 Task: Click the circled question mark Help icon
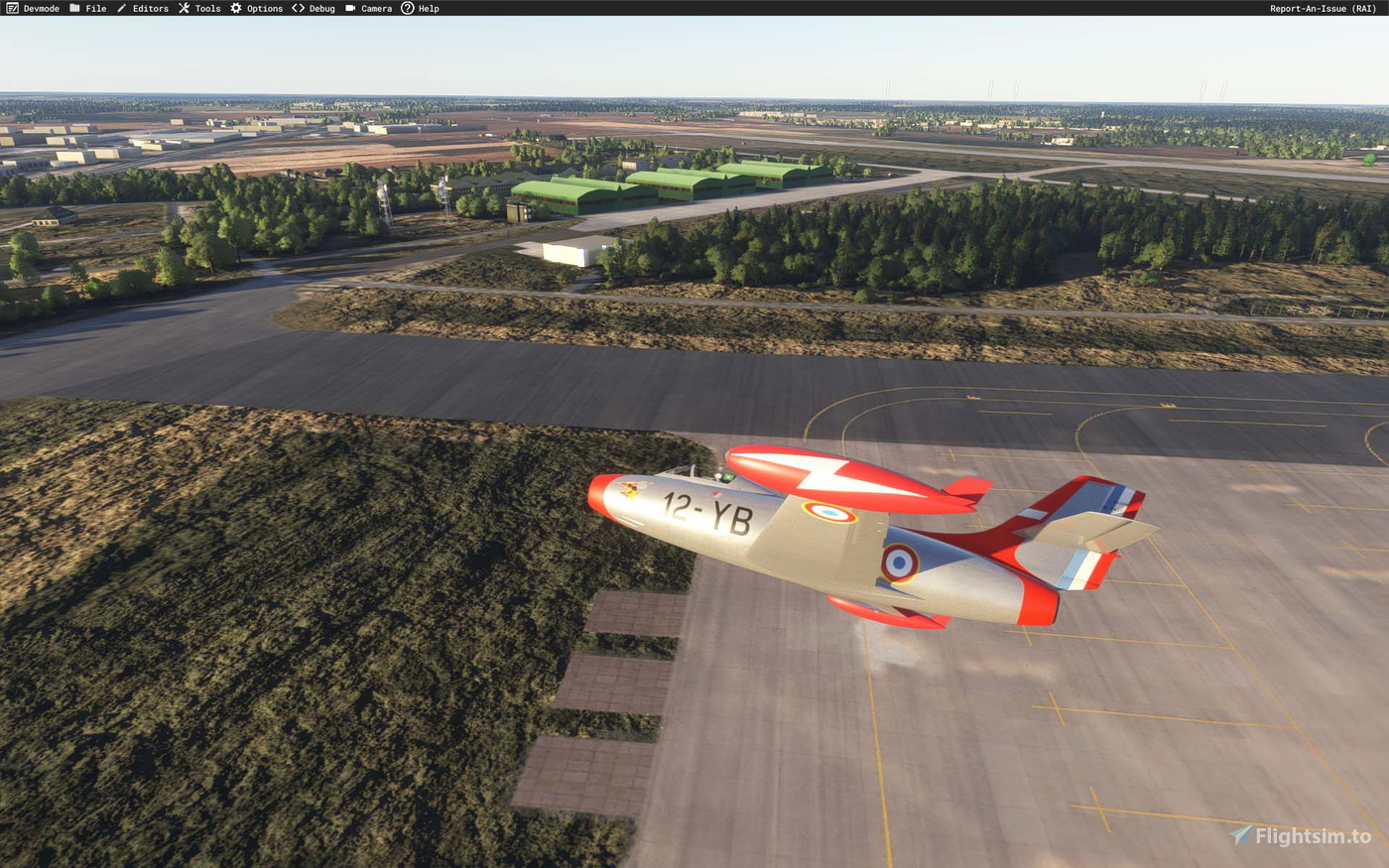(407, 8)
